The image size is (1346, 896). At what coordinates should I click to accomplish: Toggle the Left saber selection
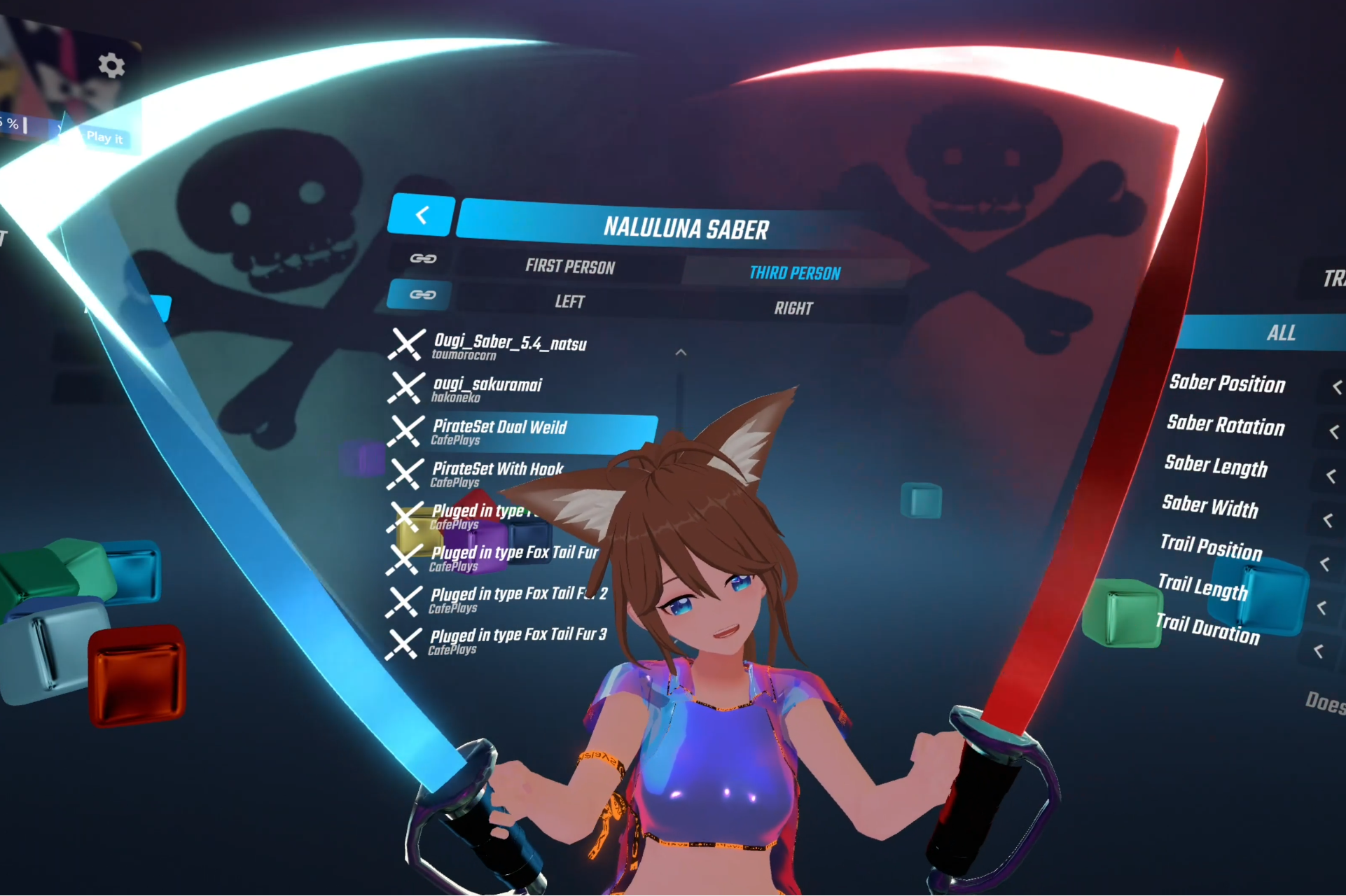570,301
